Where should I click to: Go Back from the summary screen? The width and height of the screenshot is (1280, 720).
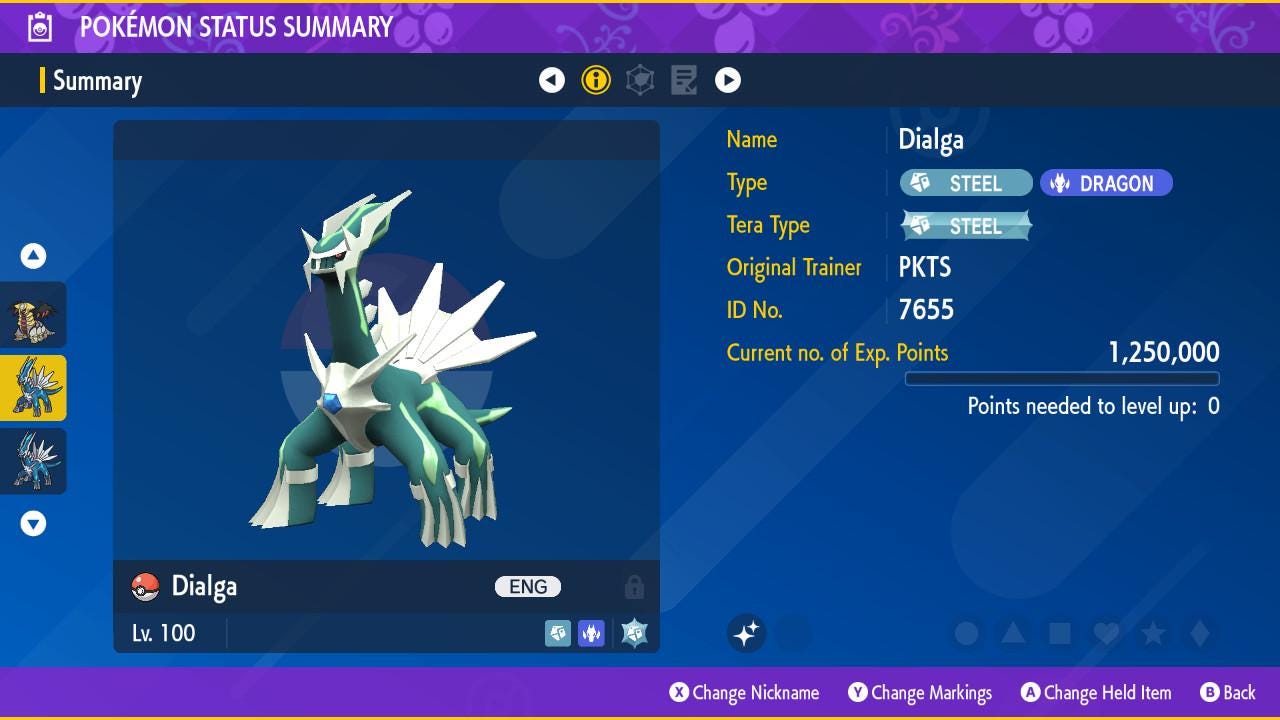[1228, 693]
